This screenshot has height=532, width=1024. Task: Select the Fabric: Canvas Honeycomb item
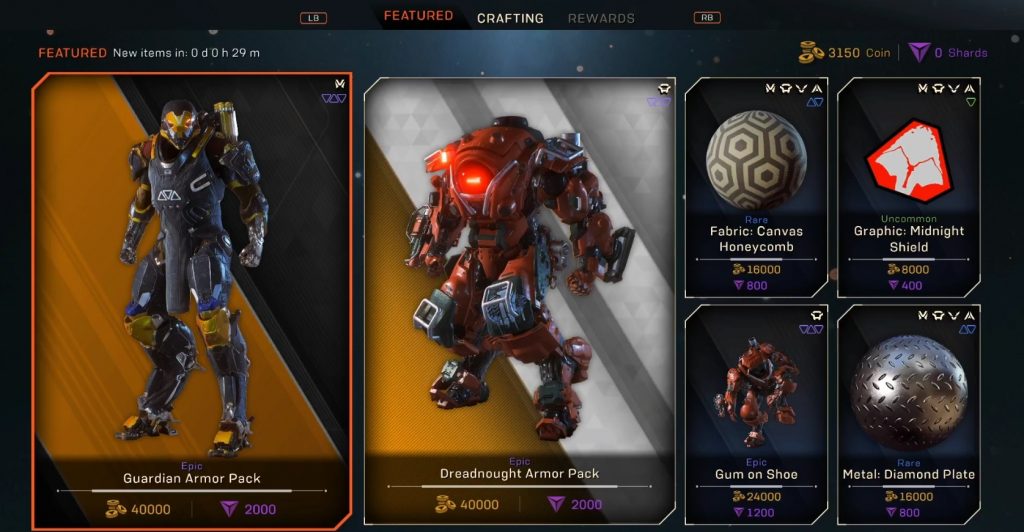[756, 187]
